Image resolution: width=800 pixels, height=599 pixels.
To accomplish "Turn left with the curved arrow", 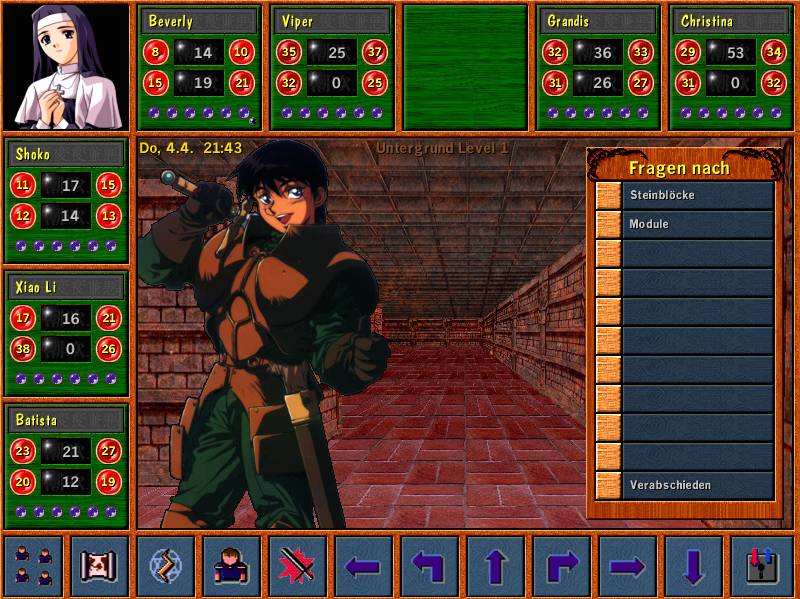I will point(429,566).
